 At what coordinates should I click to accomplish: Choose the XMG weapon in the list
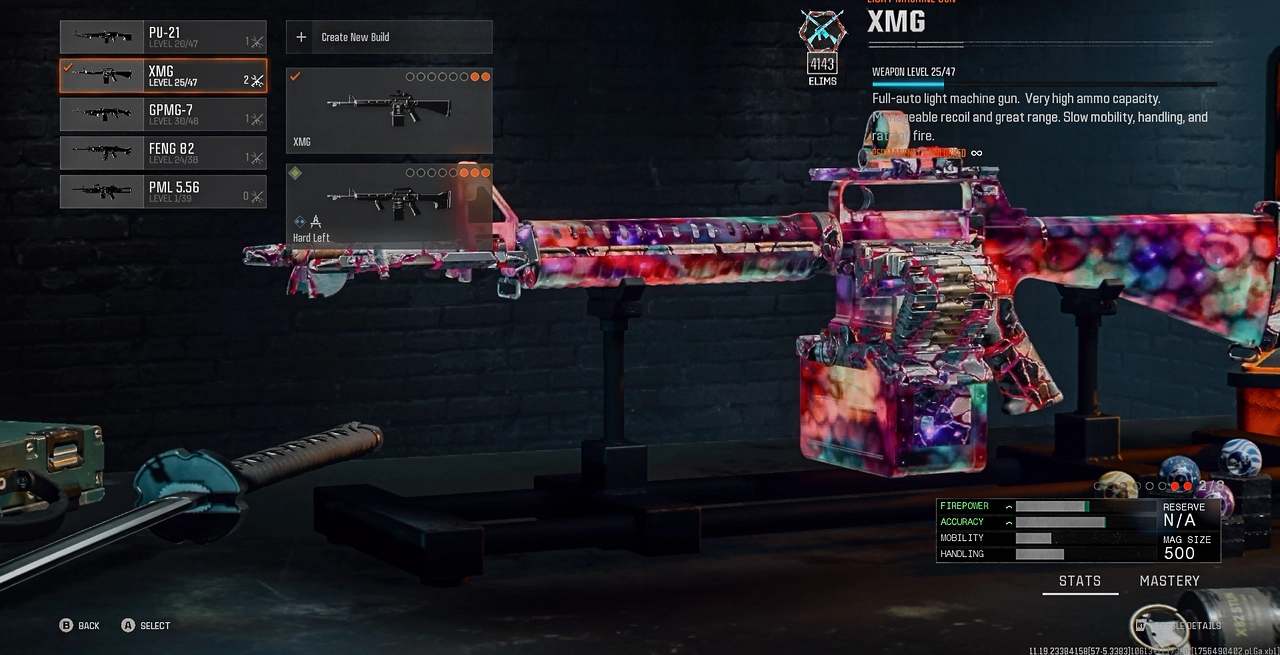click(x=163, y=76)
